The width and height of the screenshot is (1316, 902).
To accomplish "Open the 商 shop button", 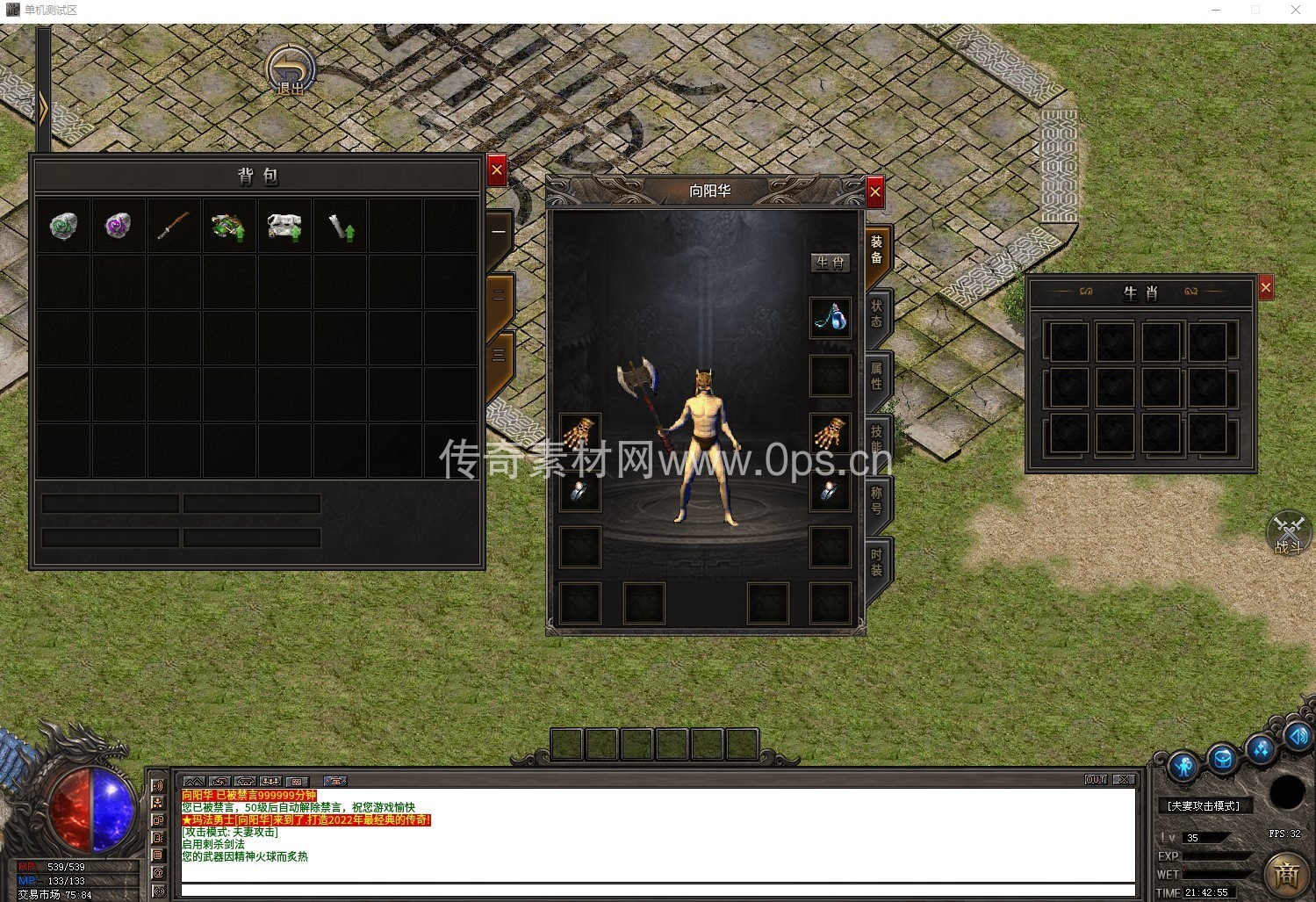I will (x=1286, y=874).
